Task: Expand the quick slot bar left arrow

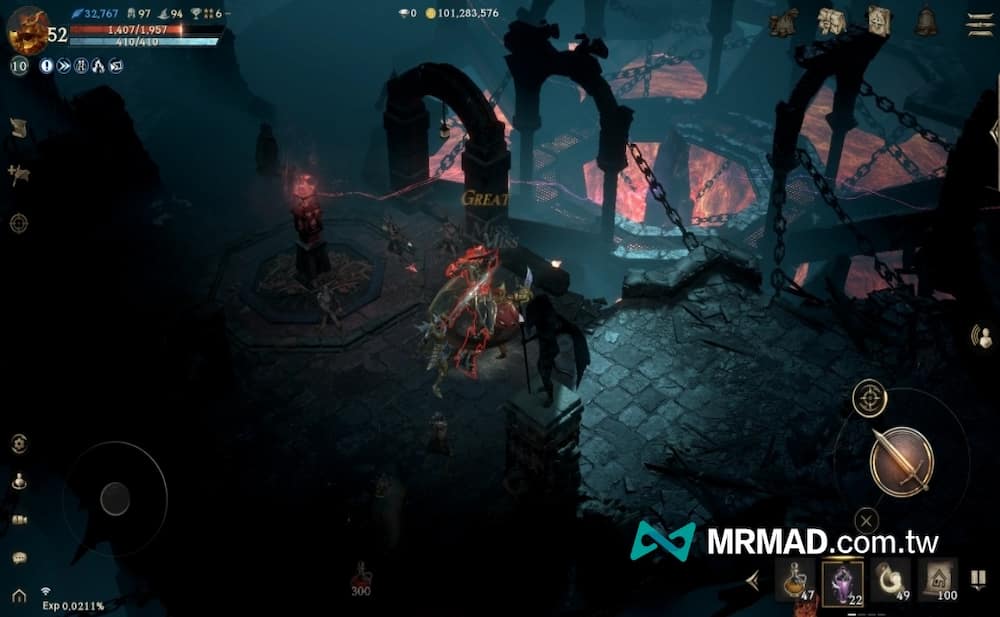Action: 754,580
